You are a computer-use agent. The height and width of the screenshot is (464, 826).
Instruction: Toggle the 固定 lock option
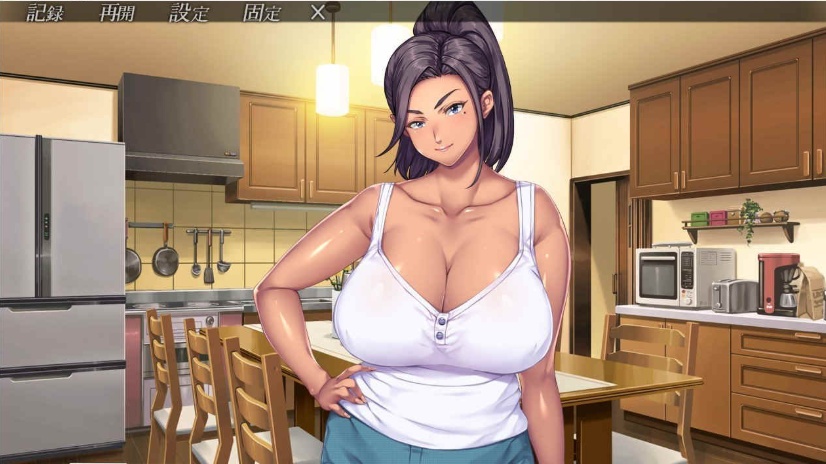point(262,13)
